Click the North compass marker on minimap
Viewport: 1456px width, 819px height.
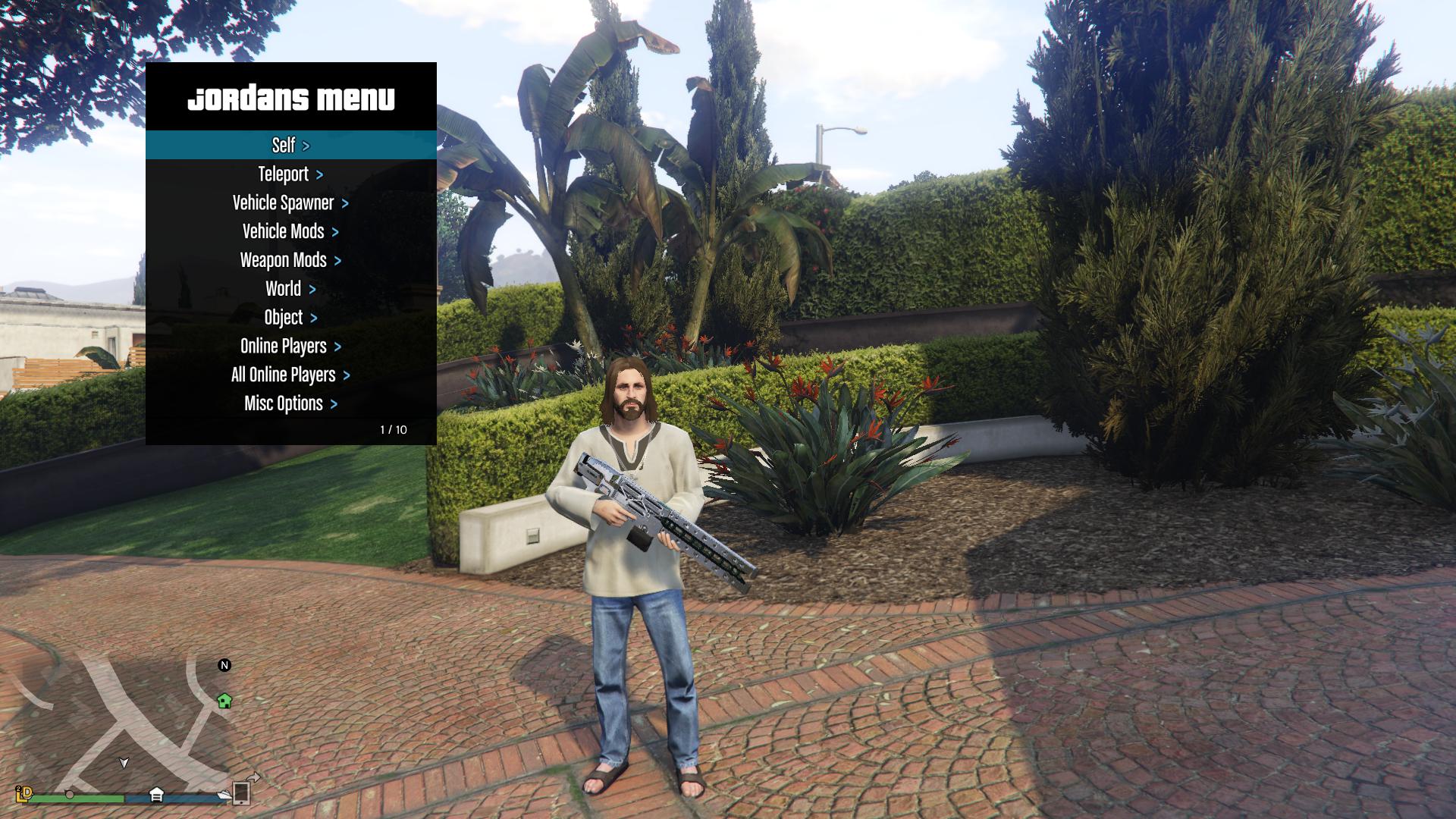pos(224,665)
